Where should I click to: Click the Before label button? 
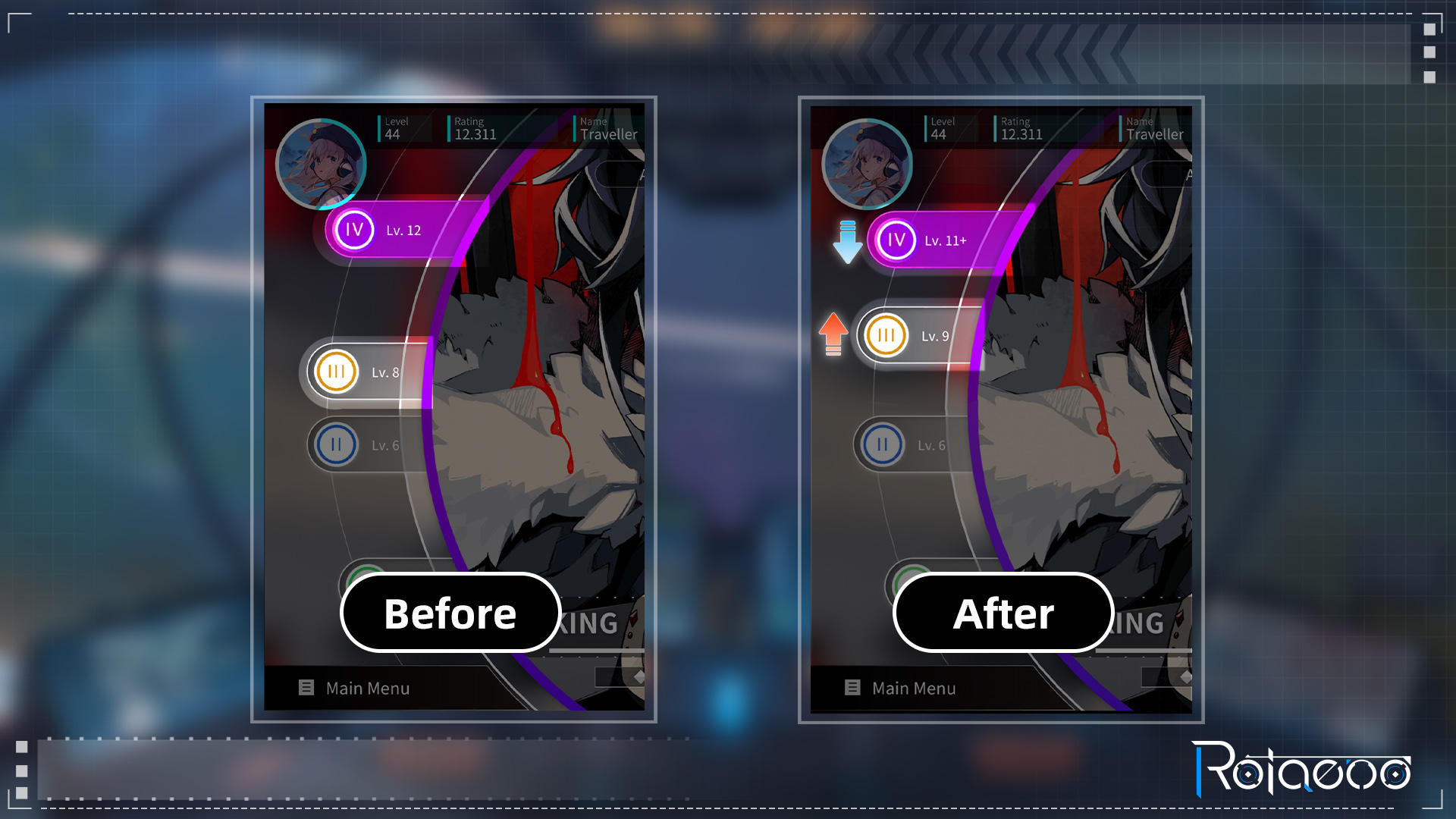pyautogui.click(x=450, y=613)
